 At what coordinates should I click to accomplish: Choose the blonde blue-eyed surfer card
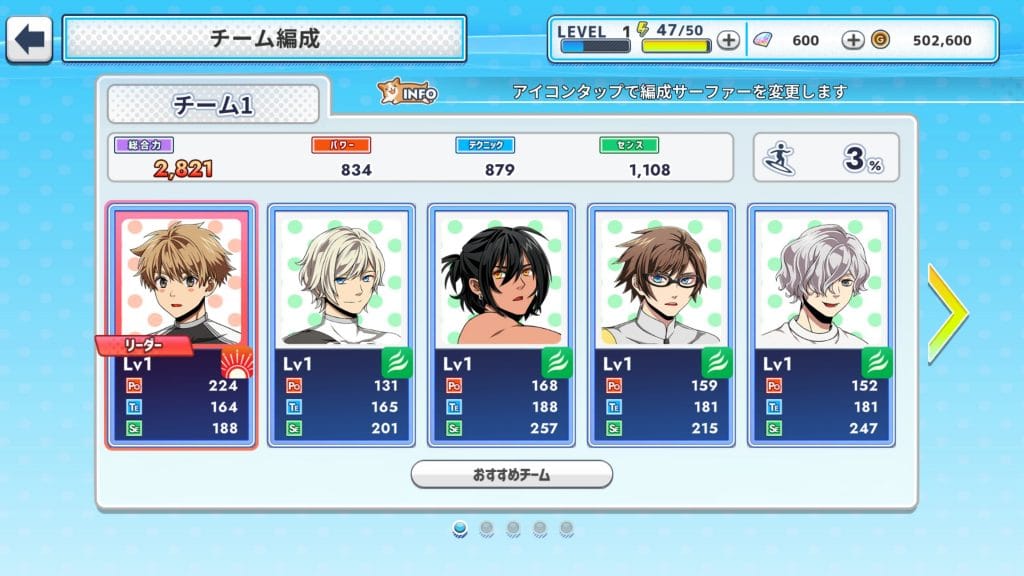(x=341, y=325)
